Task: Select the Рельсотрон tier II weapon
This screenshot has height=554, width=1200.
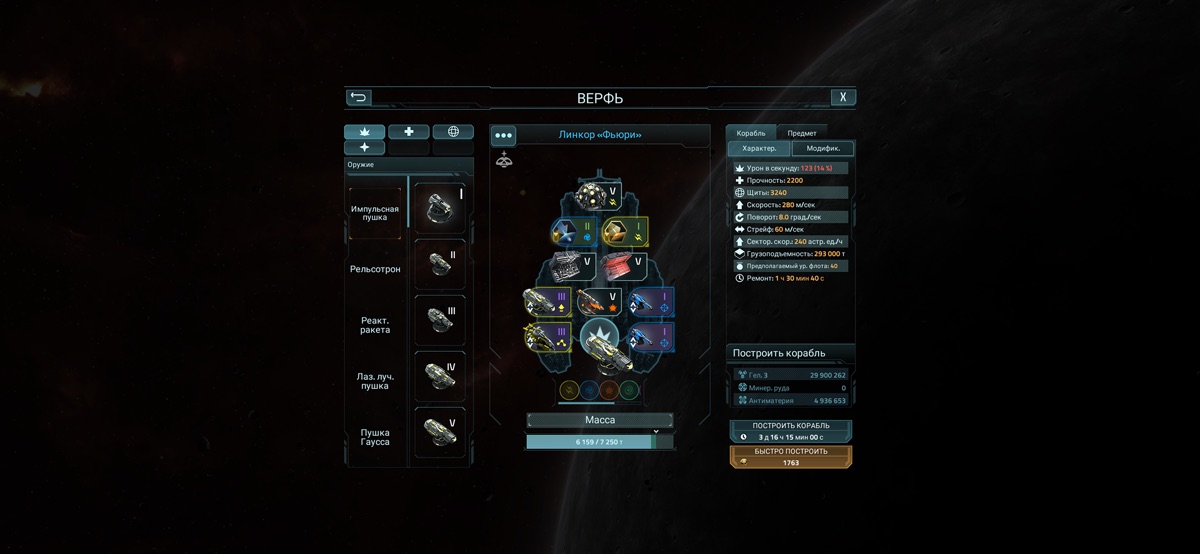Action: [x=439, y=265]
